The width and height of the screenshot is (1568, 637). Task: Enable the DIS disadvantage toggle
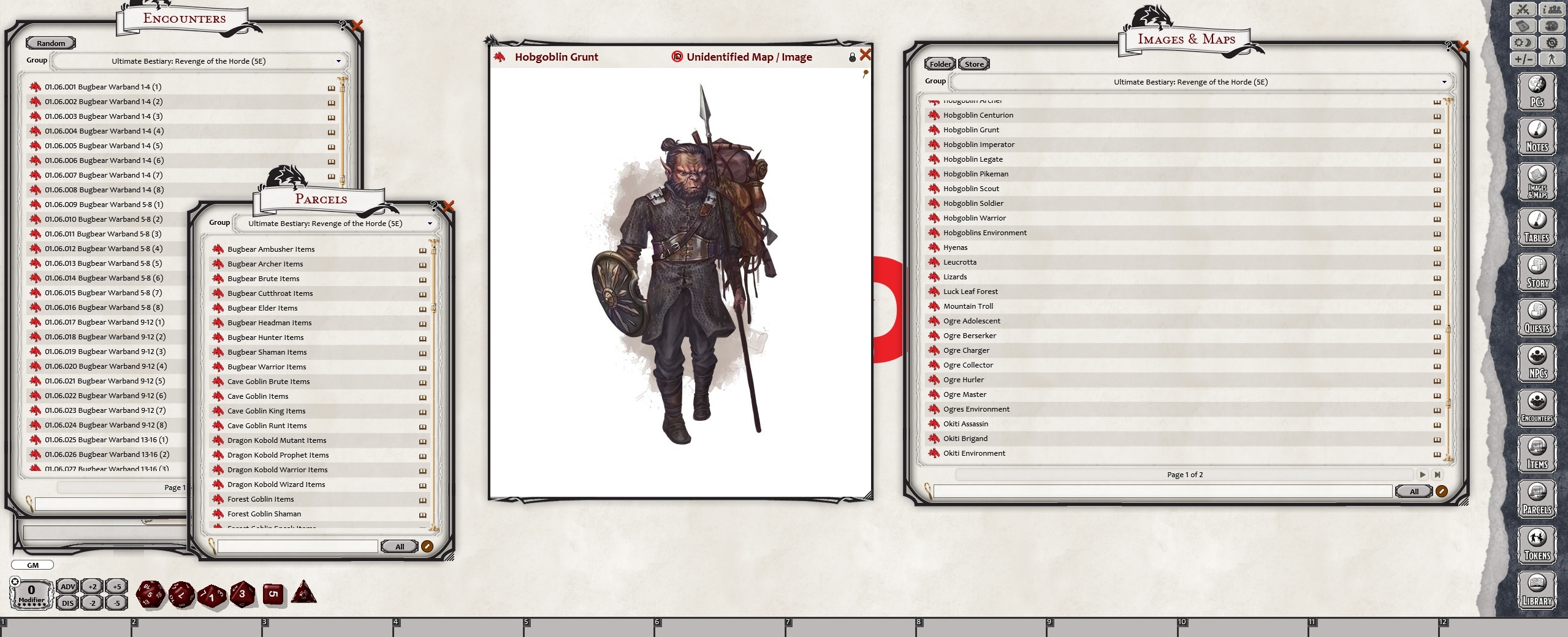(67, 603)
